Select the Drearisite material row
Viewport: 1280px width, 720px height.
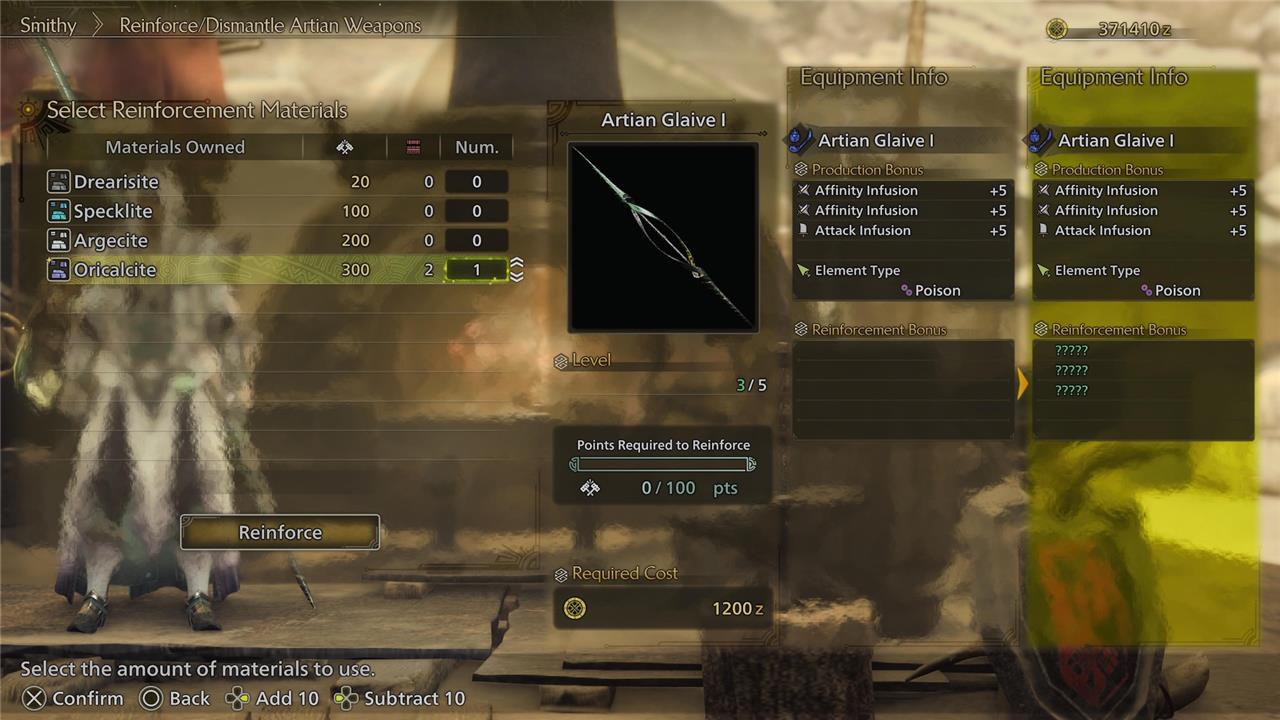tap(116, 182)
